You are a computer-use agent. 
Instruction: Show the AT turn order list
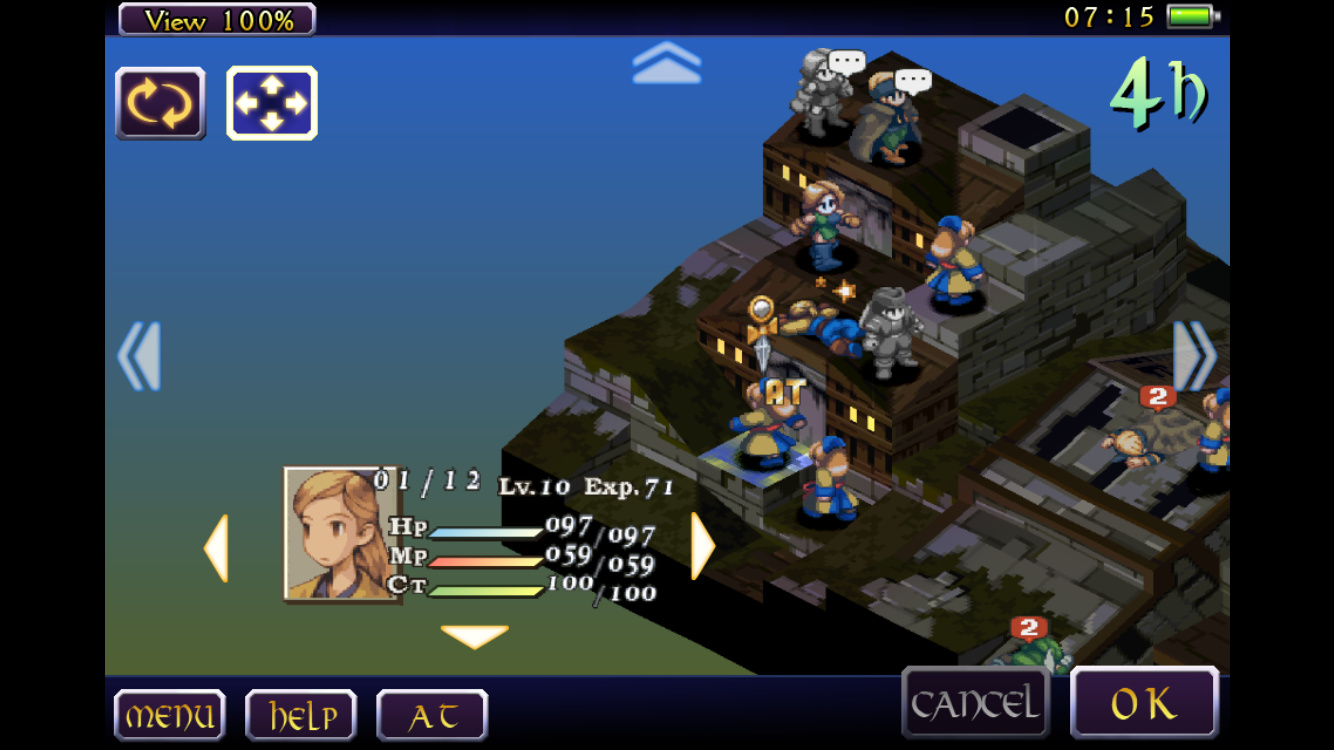coord(432,715)
